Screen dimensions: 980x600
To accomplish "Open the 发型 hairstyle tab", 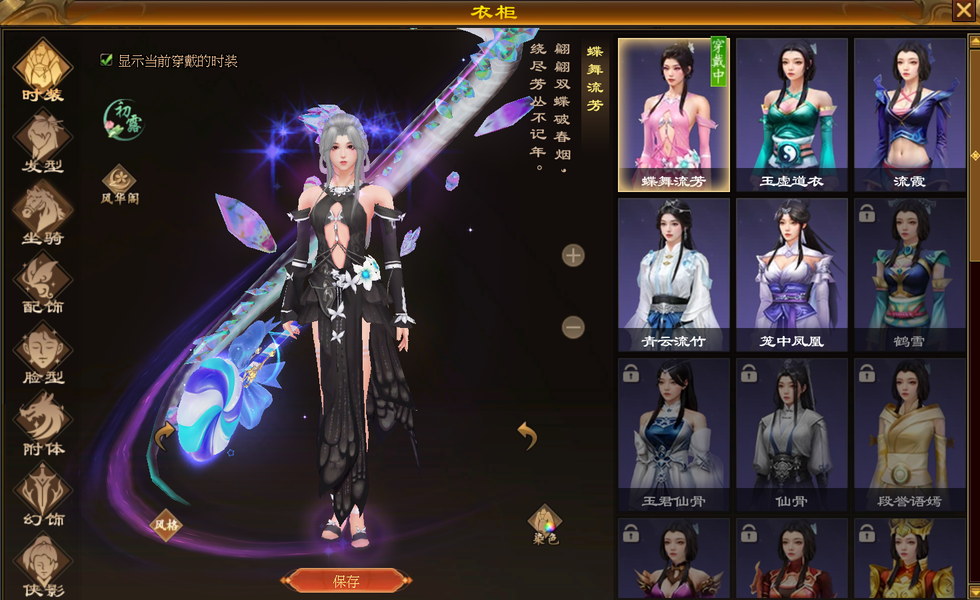I will (42, 141).
